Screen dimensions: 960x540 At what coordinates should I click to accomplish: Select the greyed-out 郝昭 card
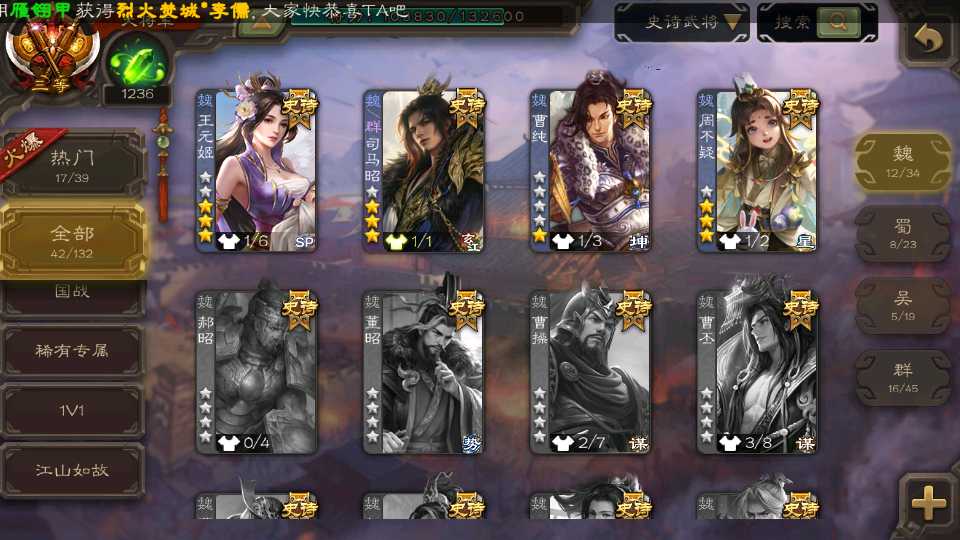pos(257,372)
